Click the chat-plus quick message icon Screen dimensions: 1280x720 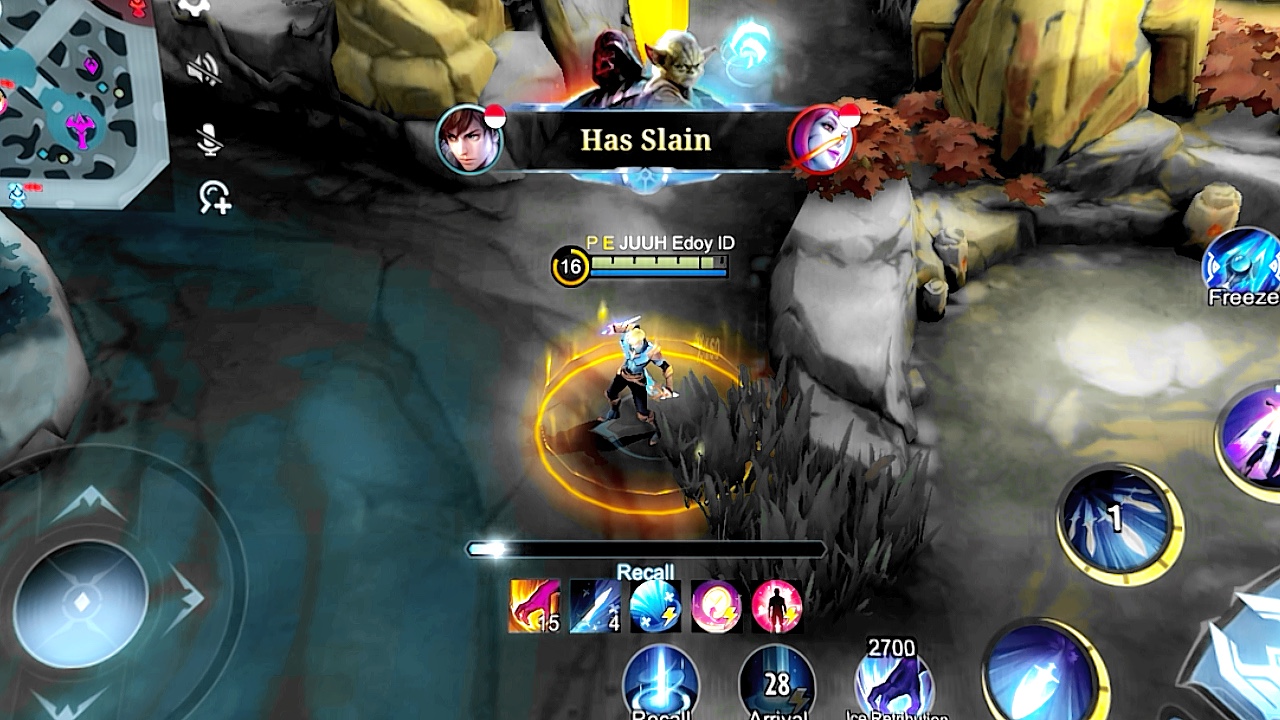coord(214,197)
